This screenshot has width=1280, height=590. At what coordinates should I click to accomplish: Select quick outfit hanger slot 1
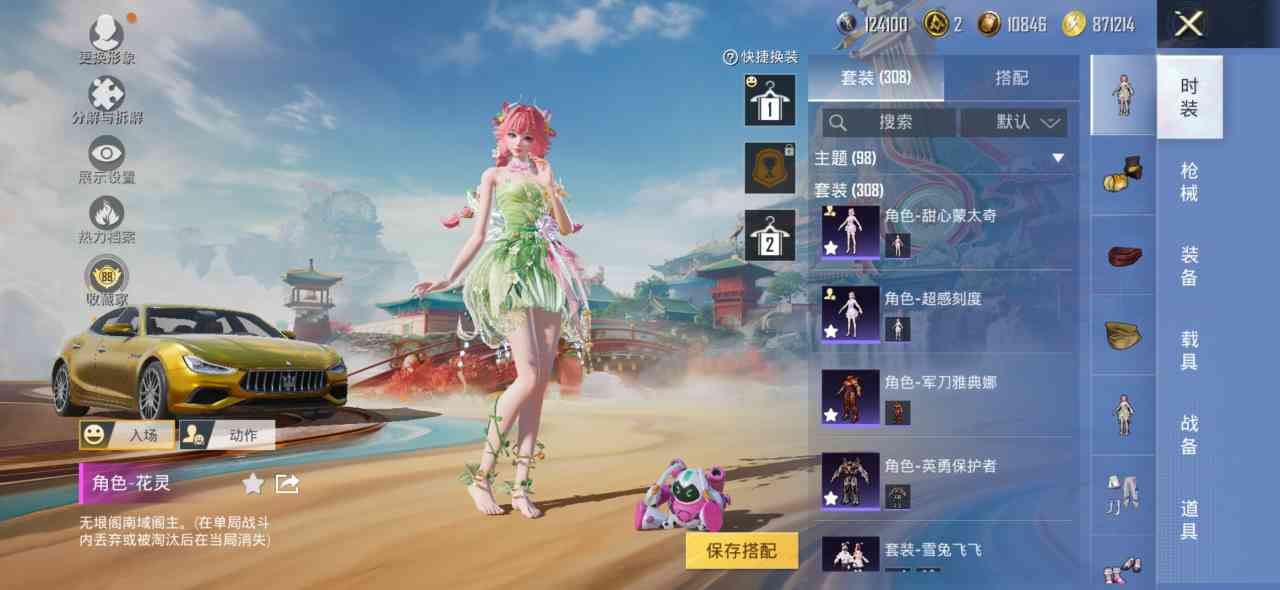click(x=770, y=100)
